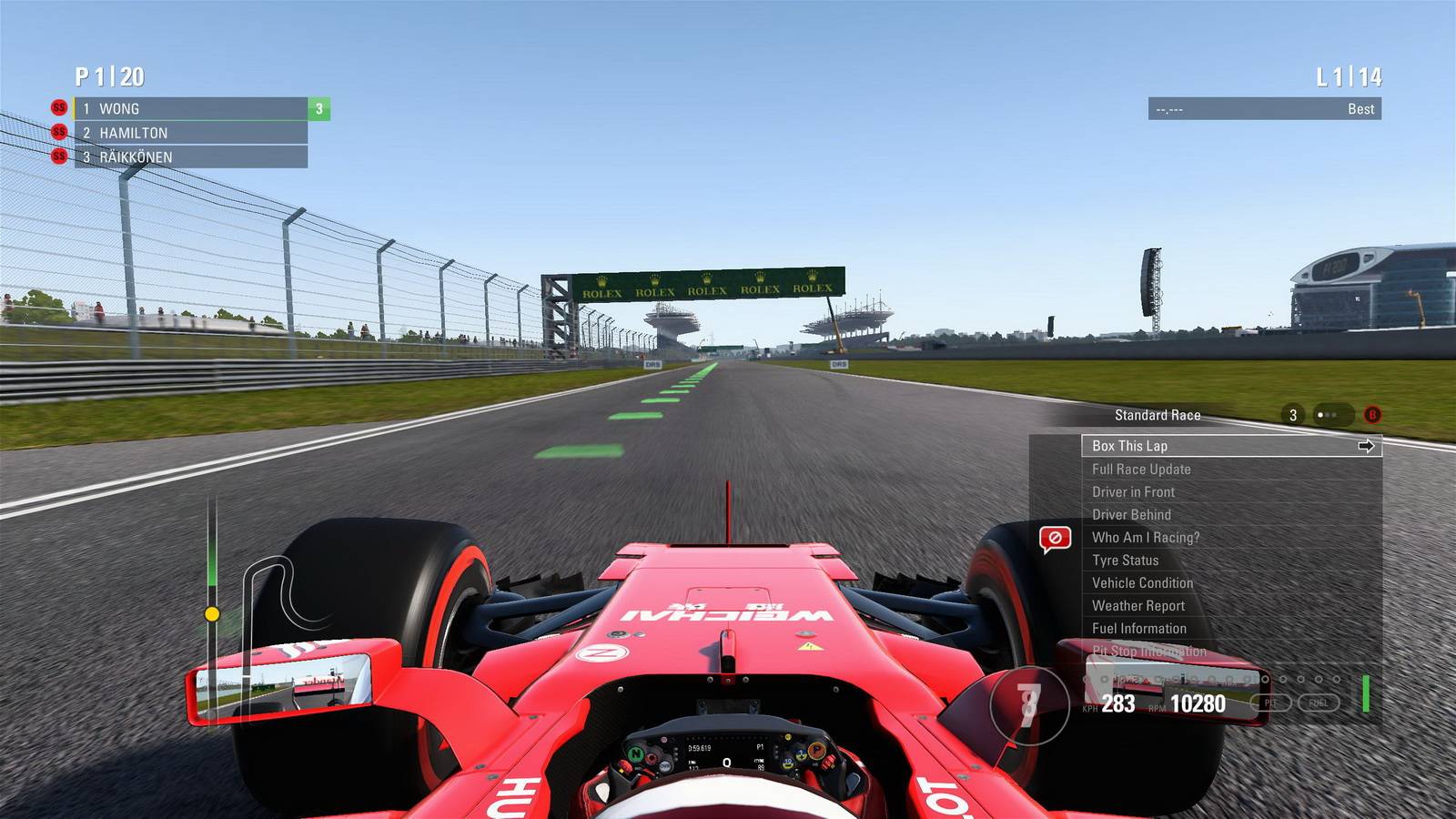This screenshot has width=1456, height=819.
Task: Select Hamilton in the standings list
Action: [x=191, y=133]
